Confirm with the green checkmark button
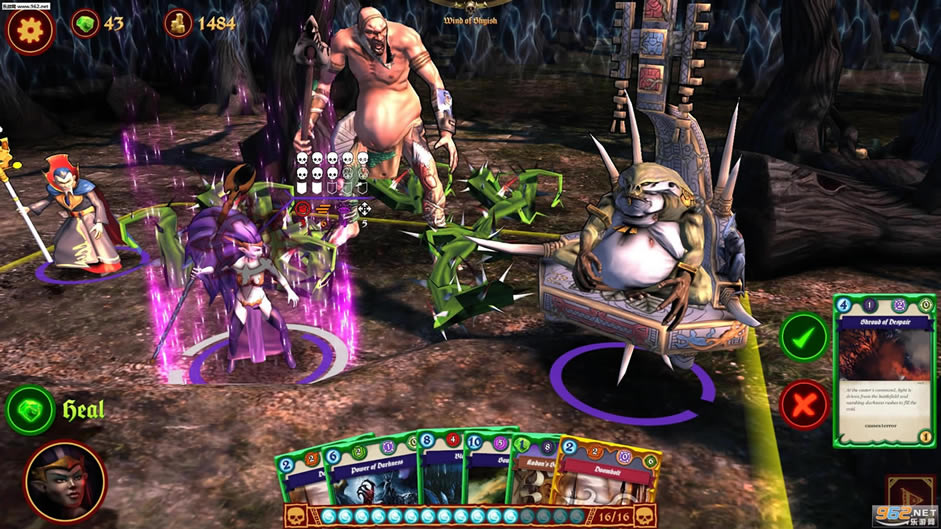The height and width of the screenshot is (529, 941). (804, 338)
